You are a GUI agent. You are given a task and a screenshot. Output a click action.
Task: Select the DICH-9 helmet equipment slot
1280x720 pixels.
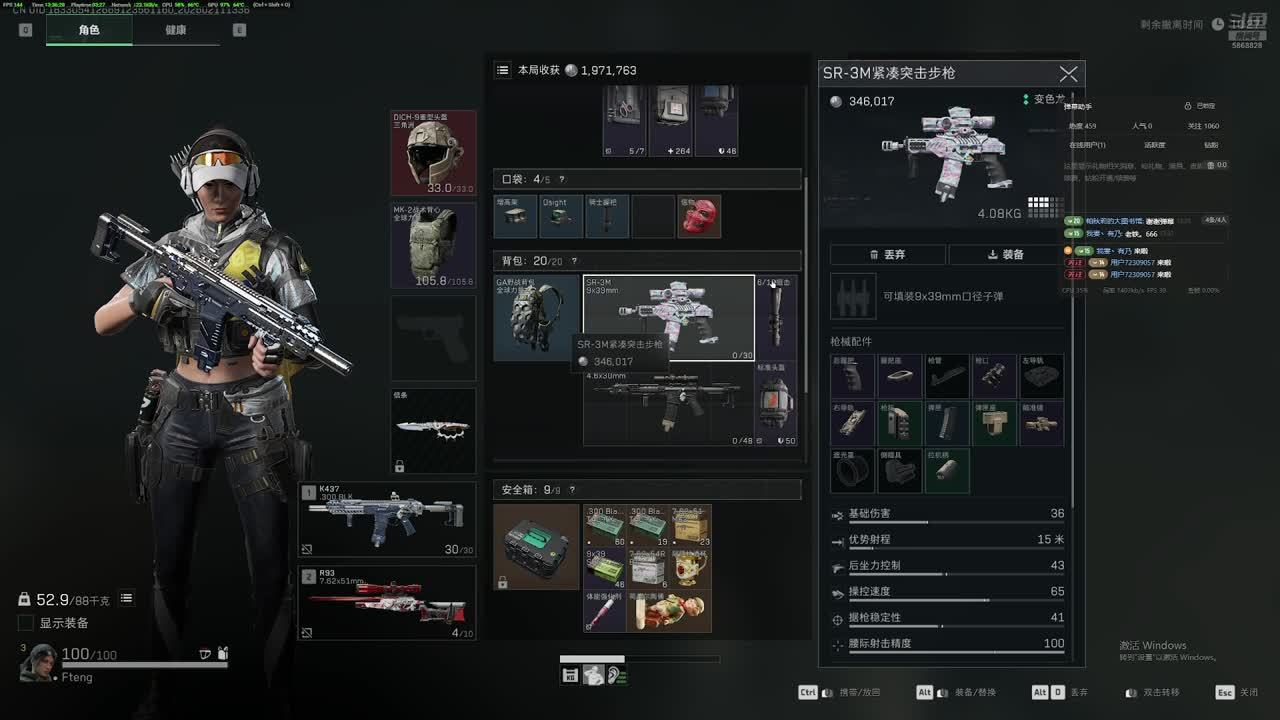click(433, 152)
